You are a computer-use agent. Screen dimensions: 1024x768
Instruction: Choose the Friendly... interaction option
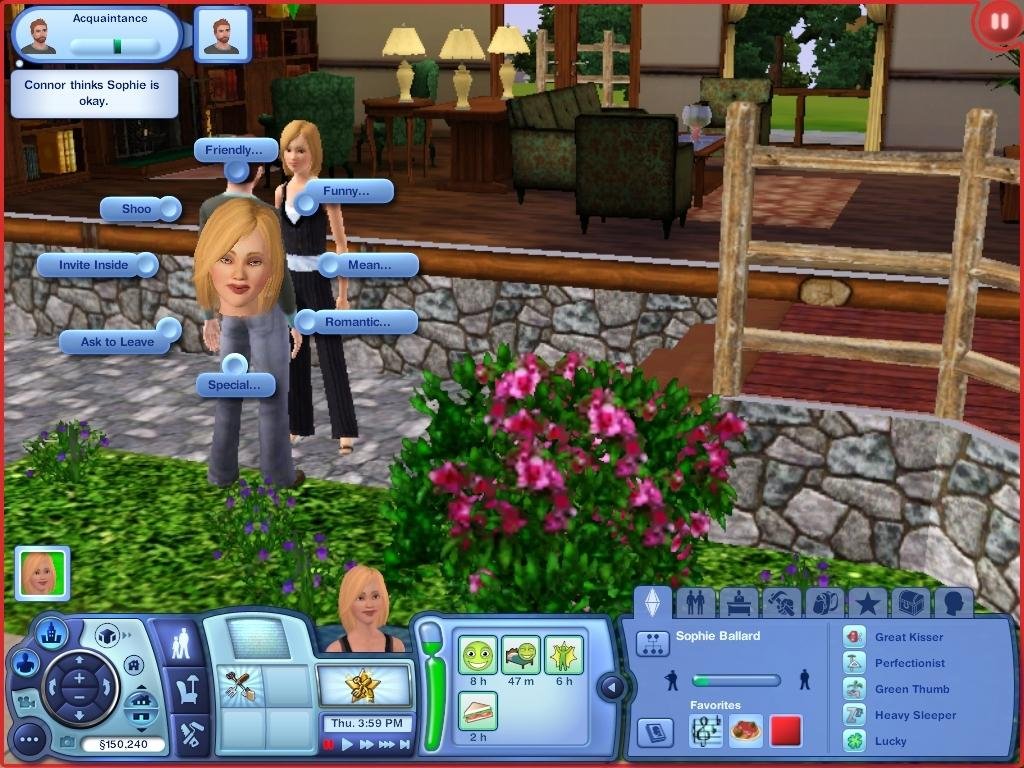coord(235,151)
